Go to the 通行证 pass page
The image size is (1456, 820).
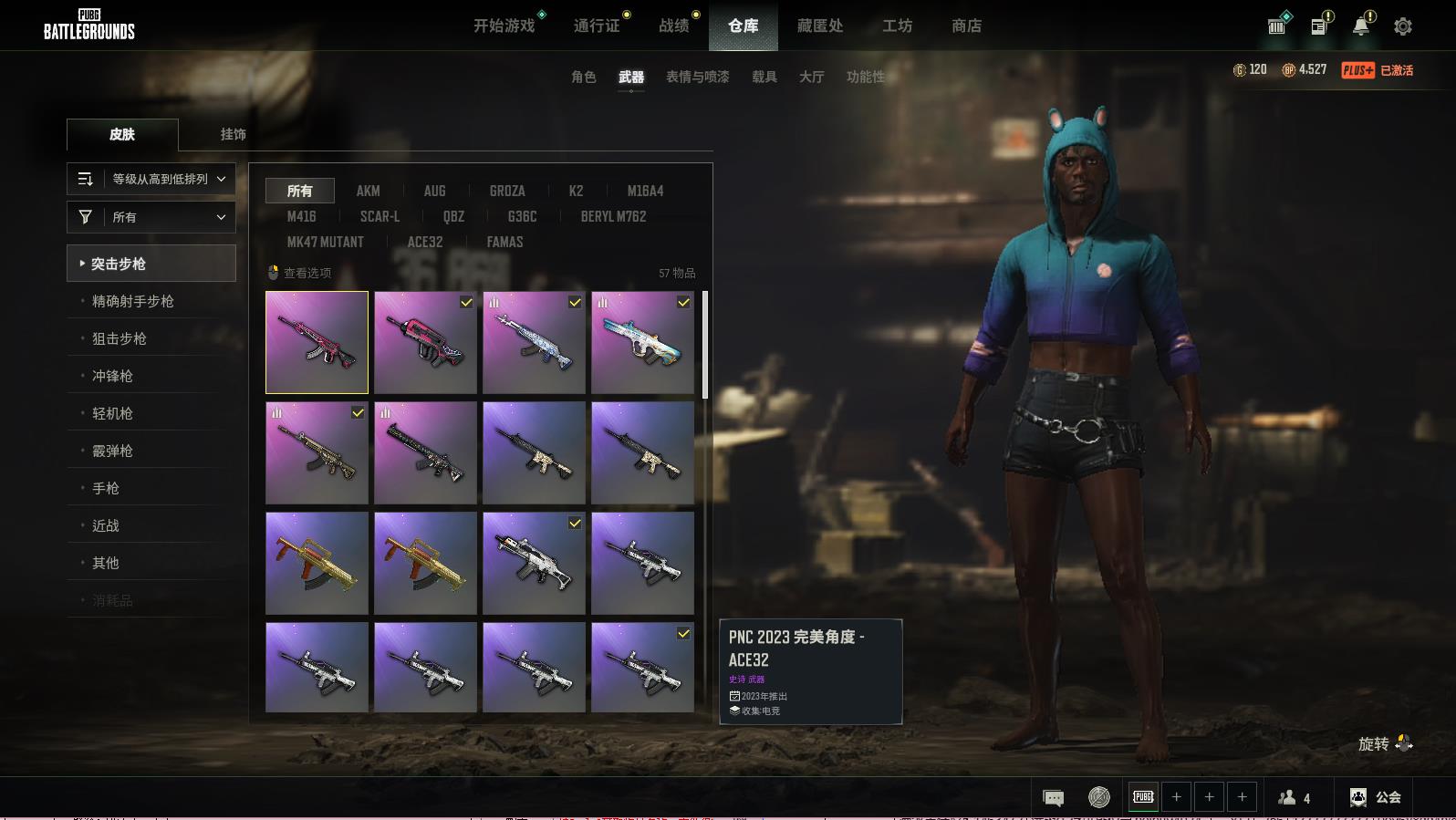[x=597, y=26]
